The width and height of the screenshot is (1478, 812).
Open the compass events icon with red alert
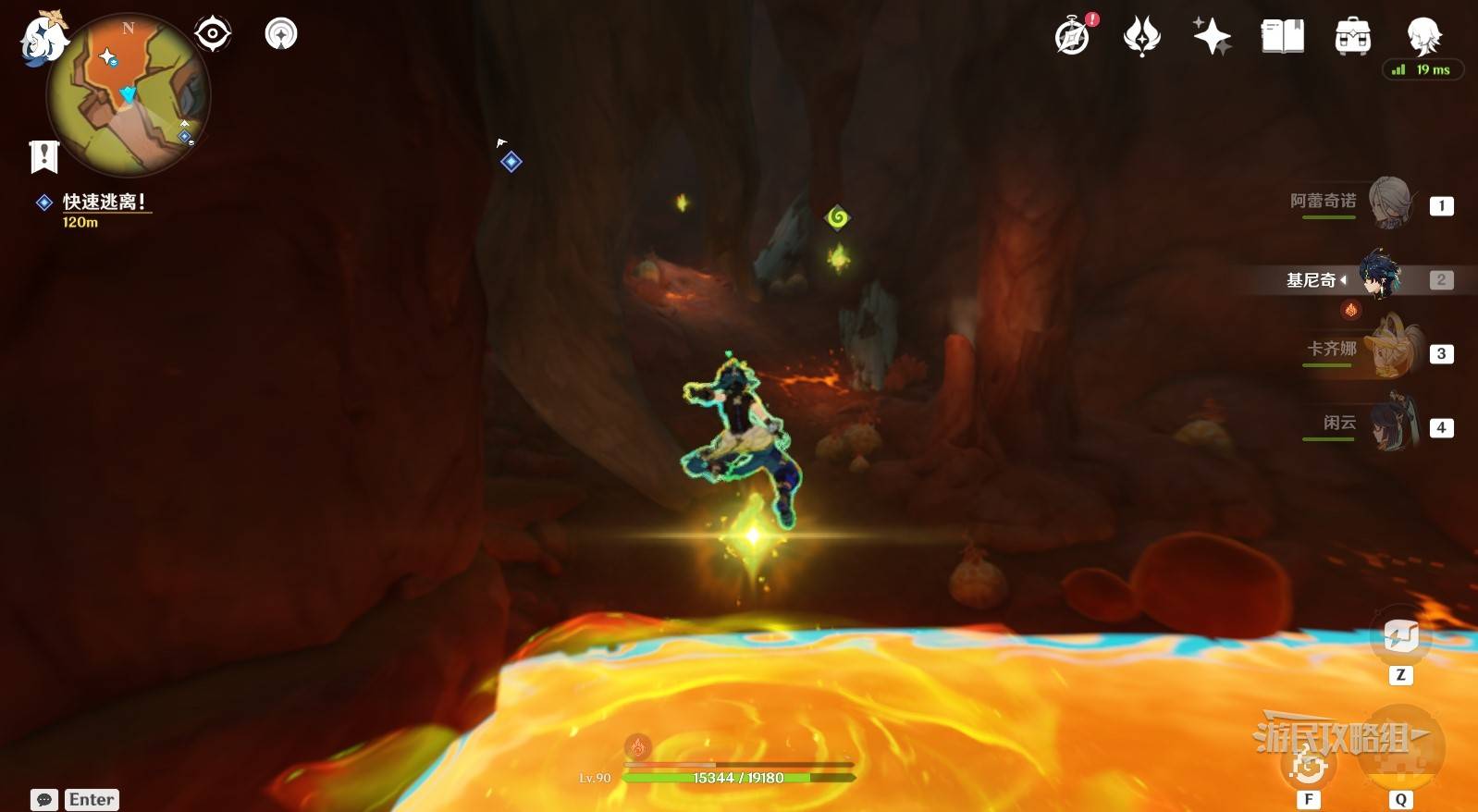pyautogui.click(x=1074, y=36)
